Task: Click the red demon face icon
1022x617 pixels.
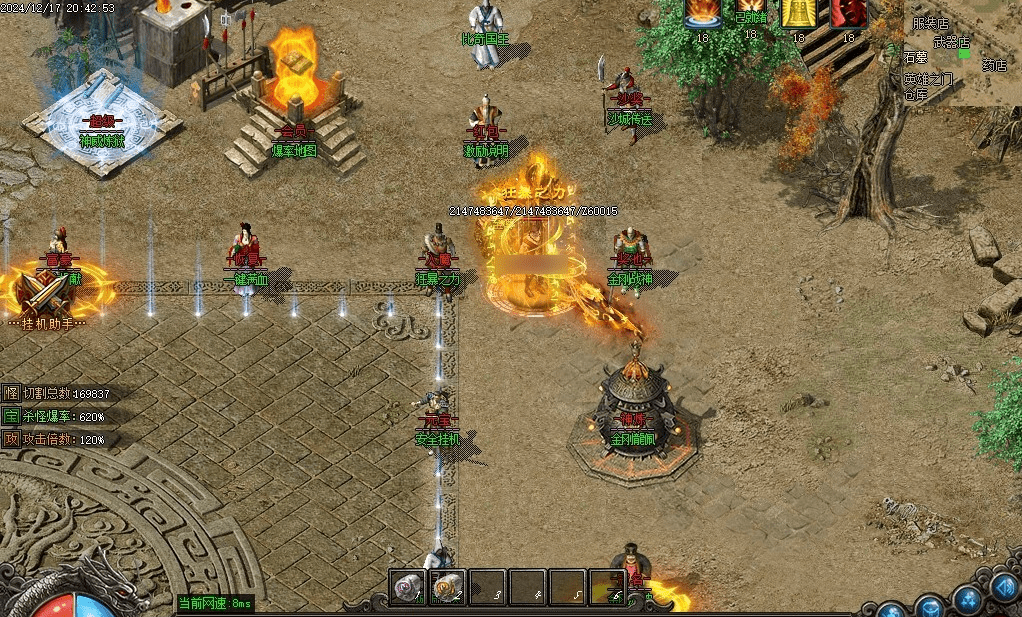Action: tap(847, 13)
